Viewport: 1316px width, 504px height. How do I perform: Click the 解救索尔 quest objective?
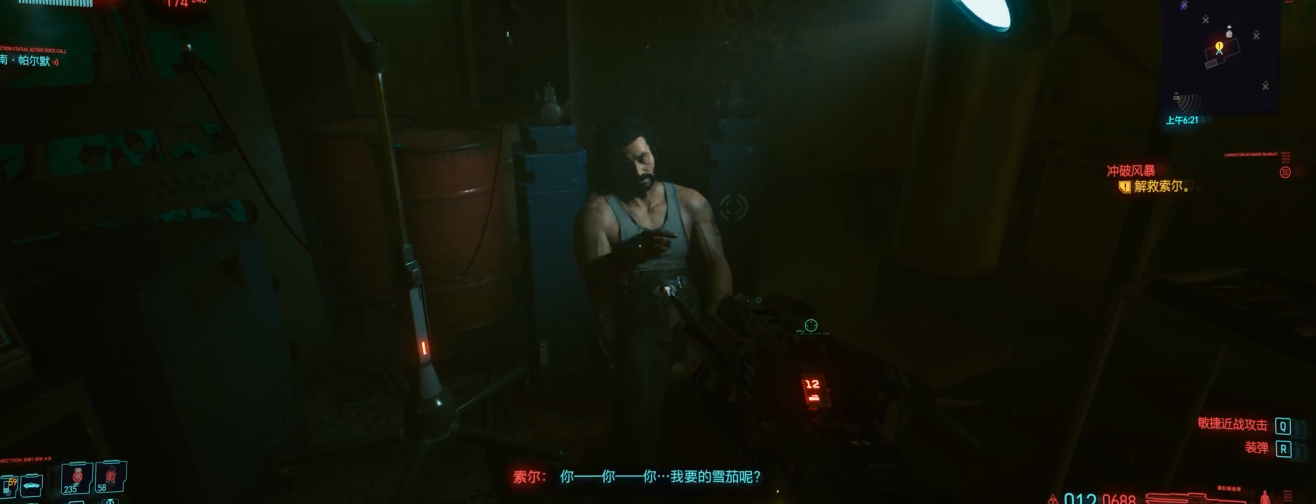pyautogui.click(x=1161, y=187)
